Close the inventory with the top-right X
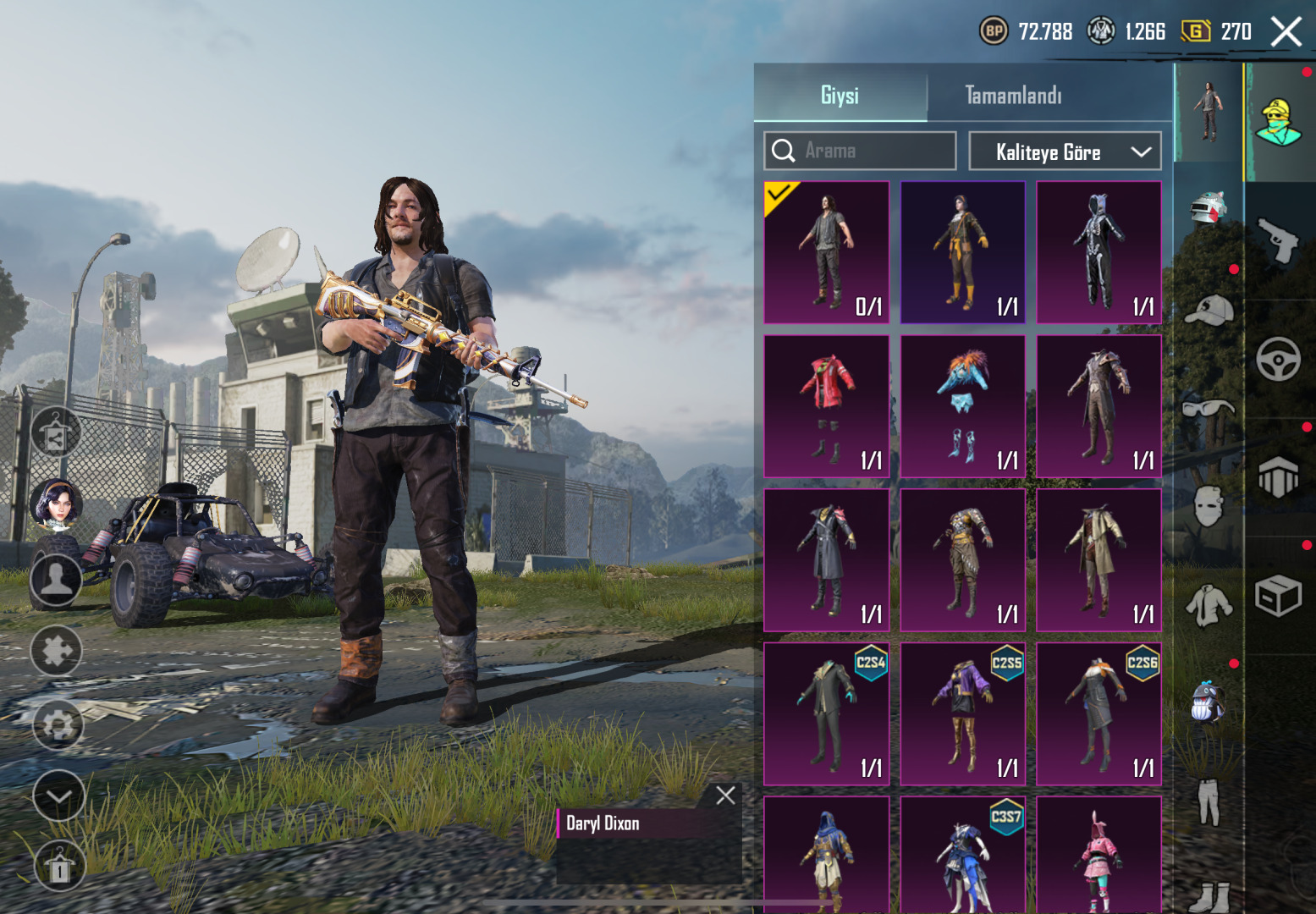The image size is (1316, 914). click(1286, 32)
